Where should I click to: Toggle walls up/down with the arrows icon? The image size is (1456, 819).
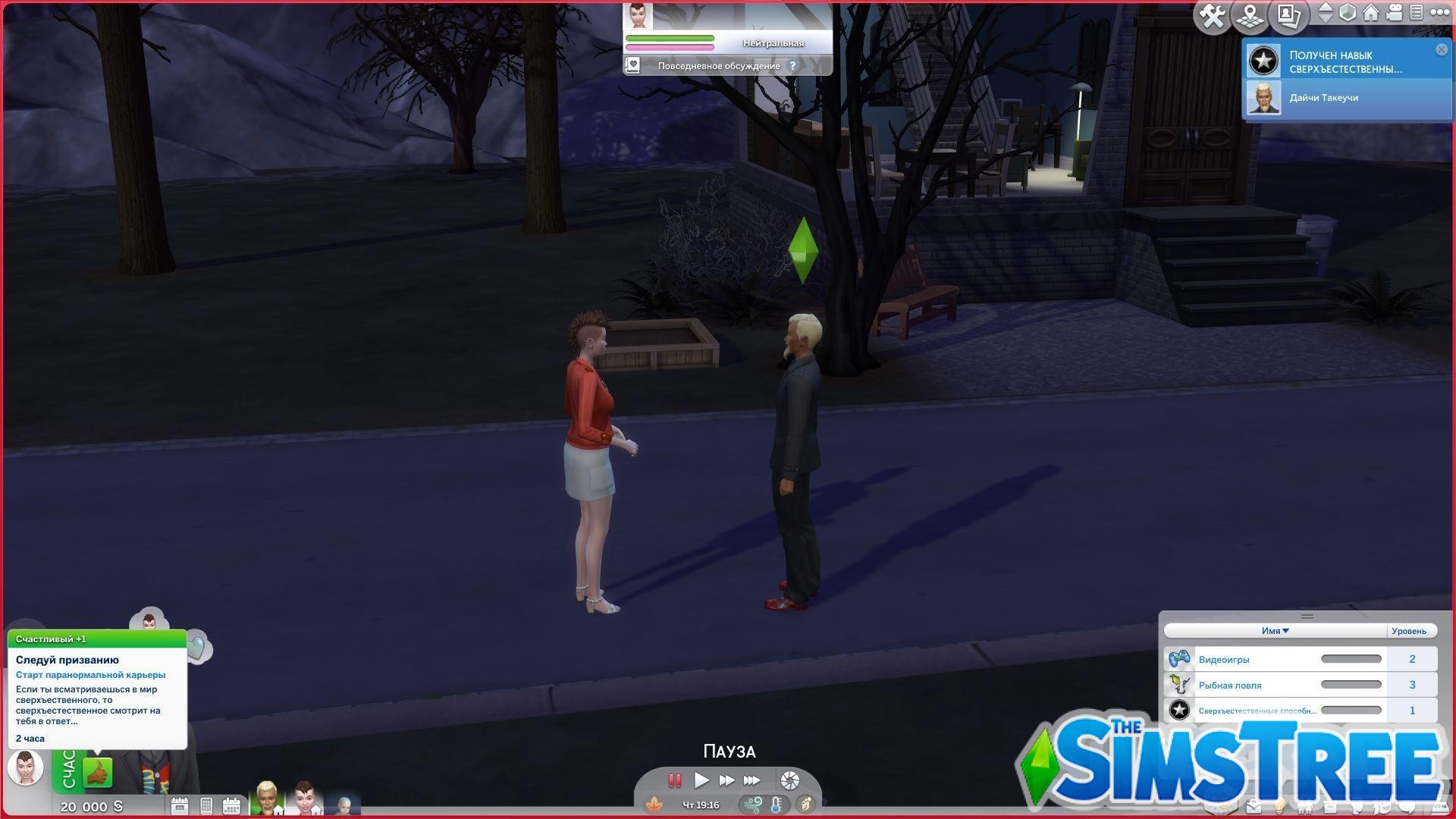[x=1326, y=13]
